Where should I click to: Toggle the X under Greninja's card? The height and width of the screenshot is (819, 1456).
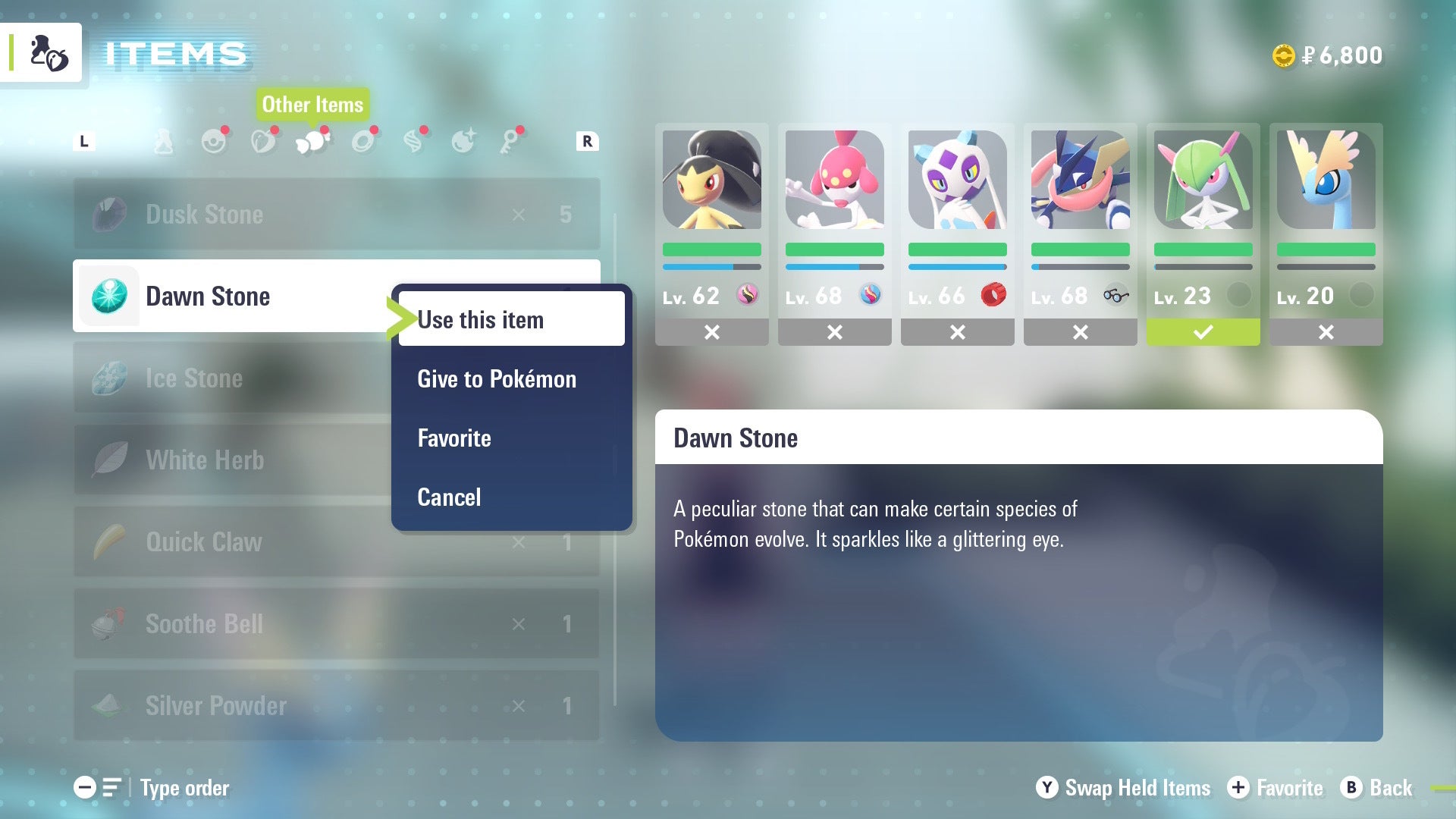pyautogui.click(x=1080, y=331)
